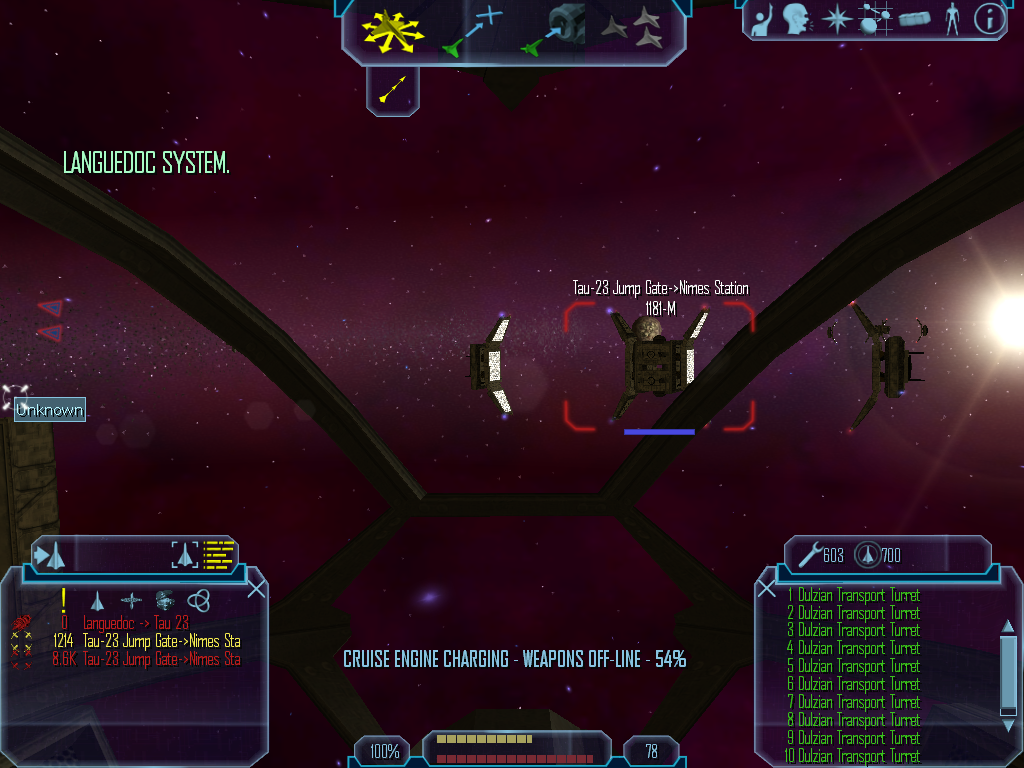Screen dimensions: 1024x768
Task: Open the waving figure request icon
Action: (762, 19)
